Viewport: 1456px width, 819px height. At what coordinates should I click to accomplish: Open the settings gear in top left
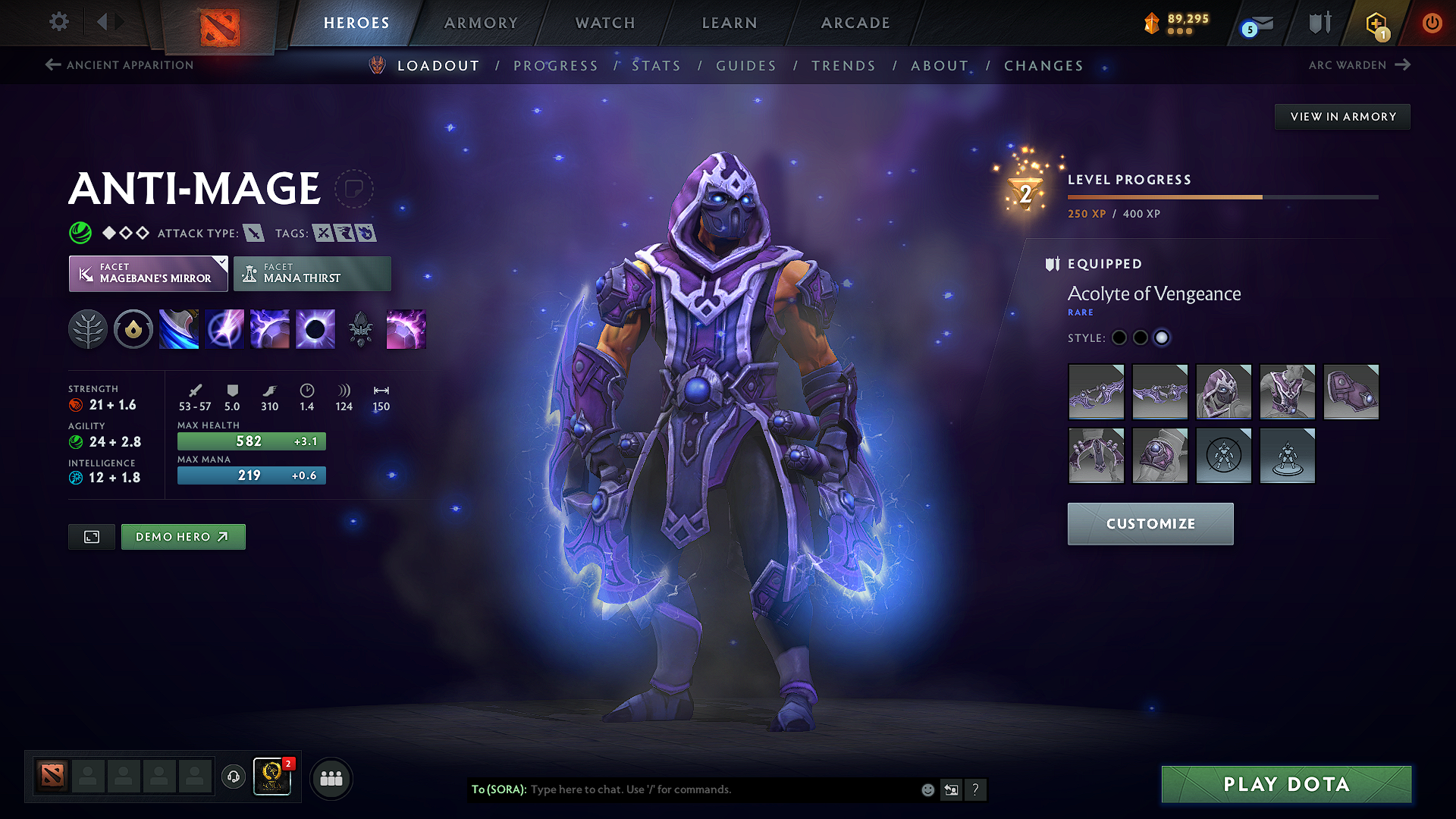pos(58,22)
